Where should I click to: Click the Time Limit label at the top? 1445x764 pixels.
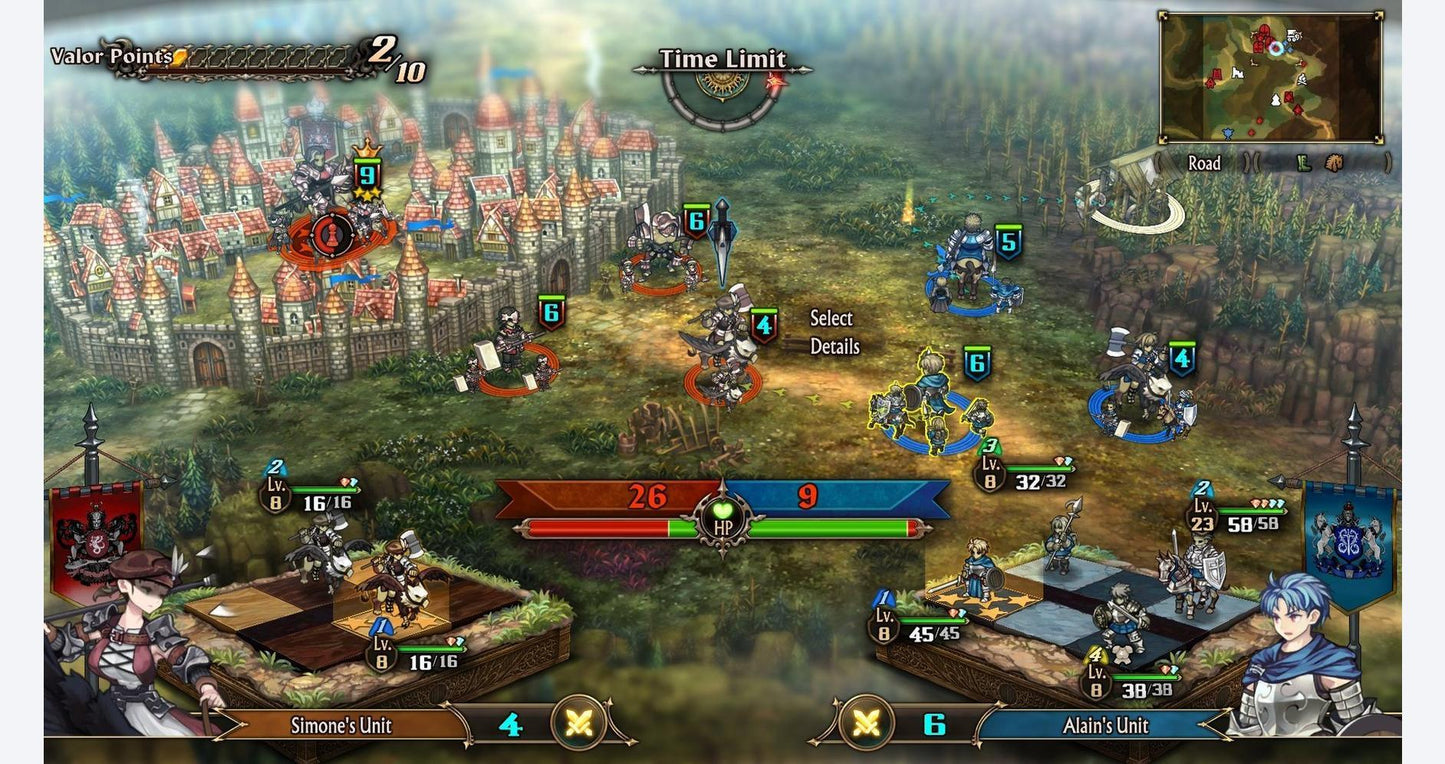(722, 59)
